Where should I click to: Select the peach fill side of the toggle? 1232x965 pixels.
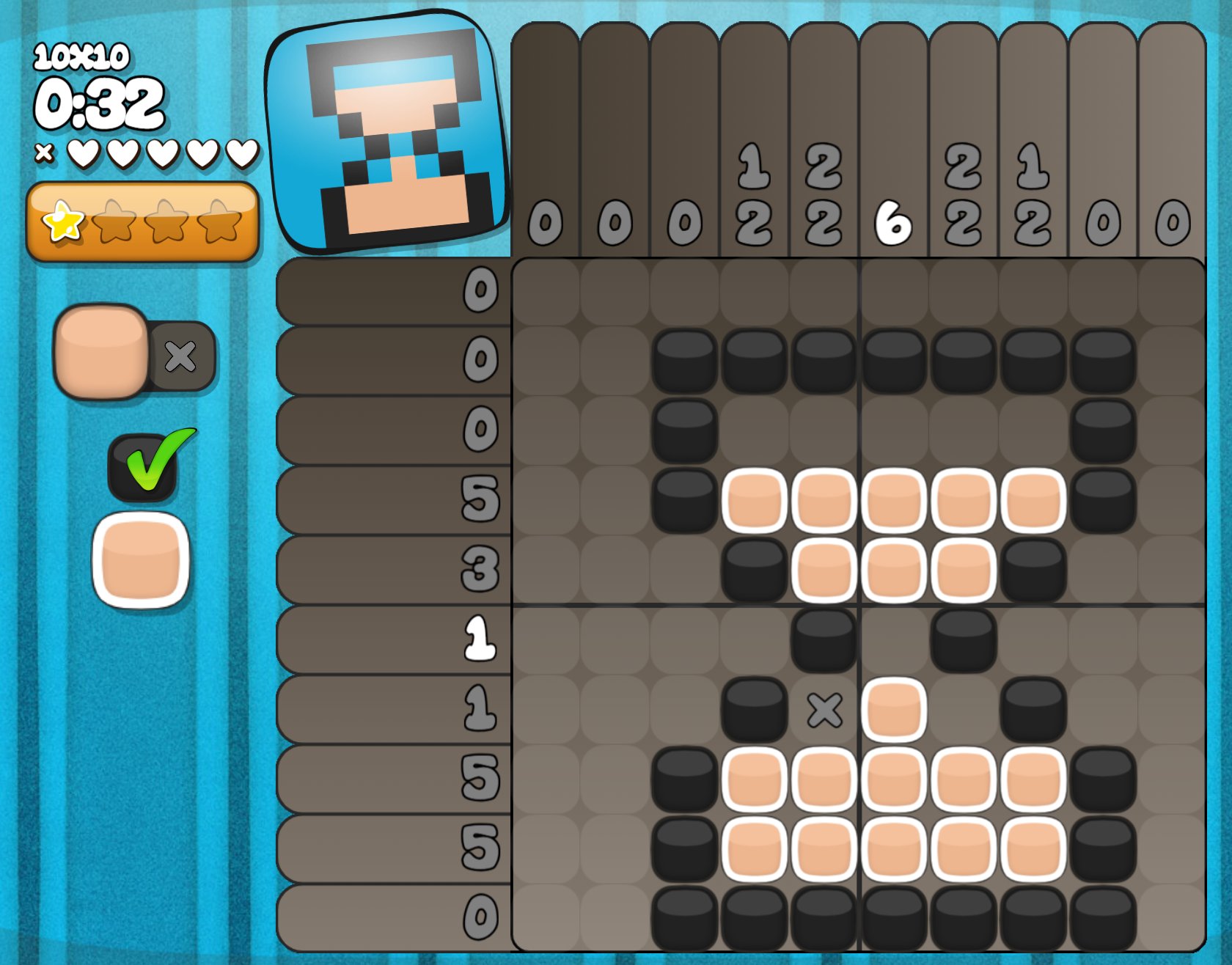click(x=102, y=351)
